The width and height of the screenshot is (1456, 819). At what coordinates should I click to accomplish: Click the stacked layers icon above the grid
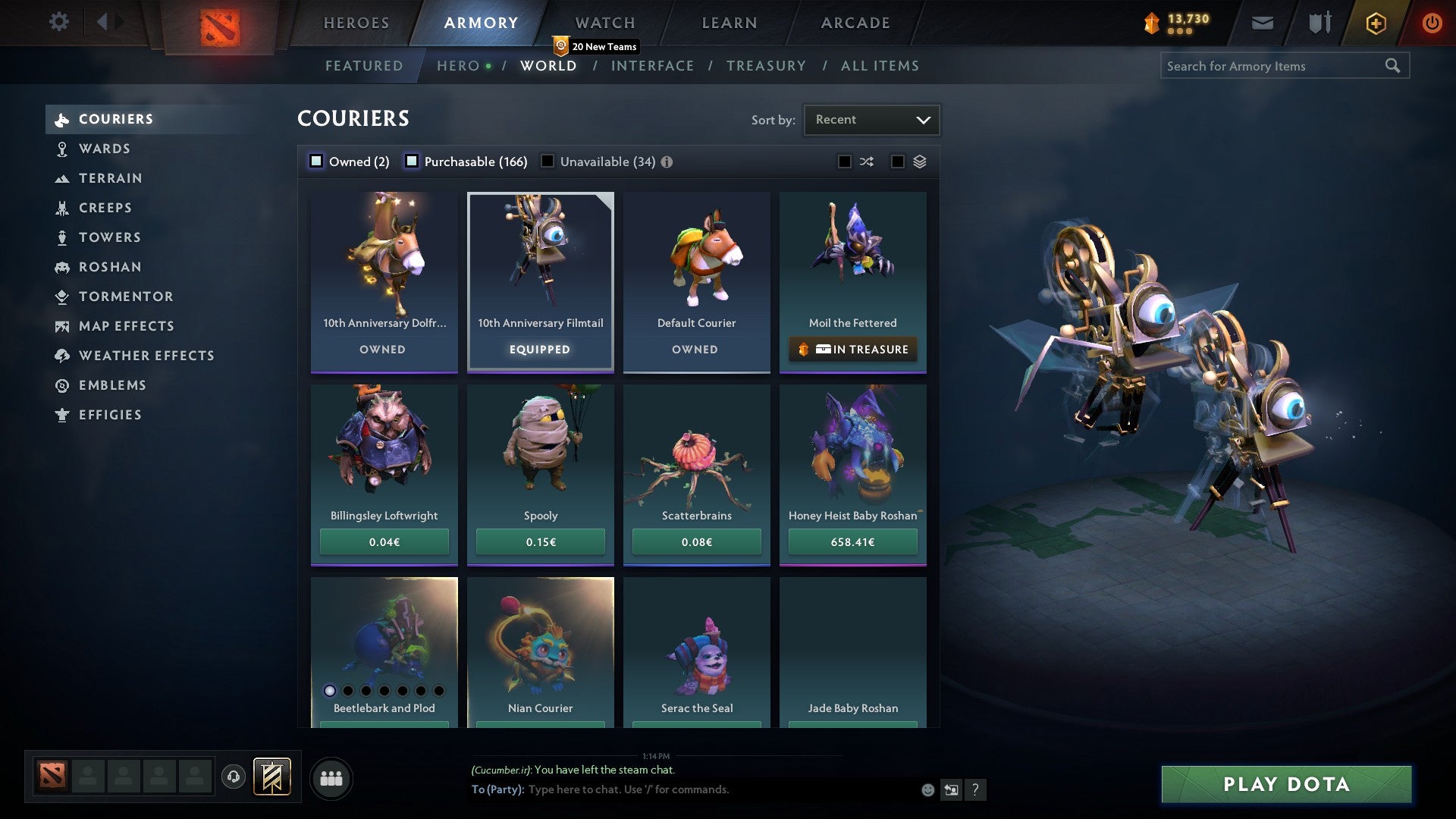click(x=918, y=162)
